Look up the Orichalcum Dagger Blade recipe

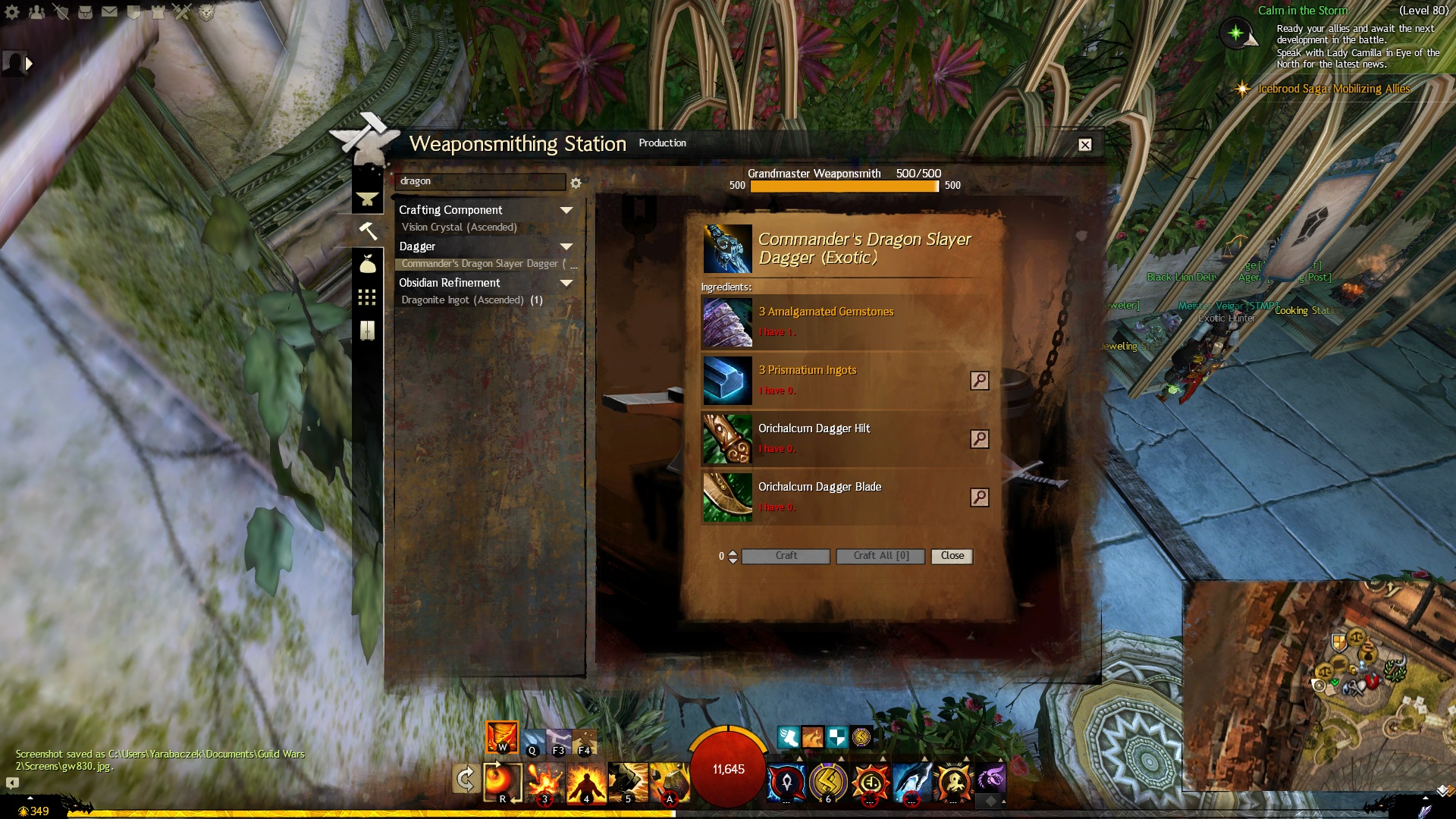tap(980, 497)
